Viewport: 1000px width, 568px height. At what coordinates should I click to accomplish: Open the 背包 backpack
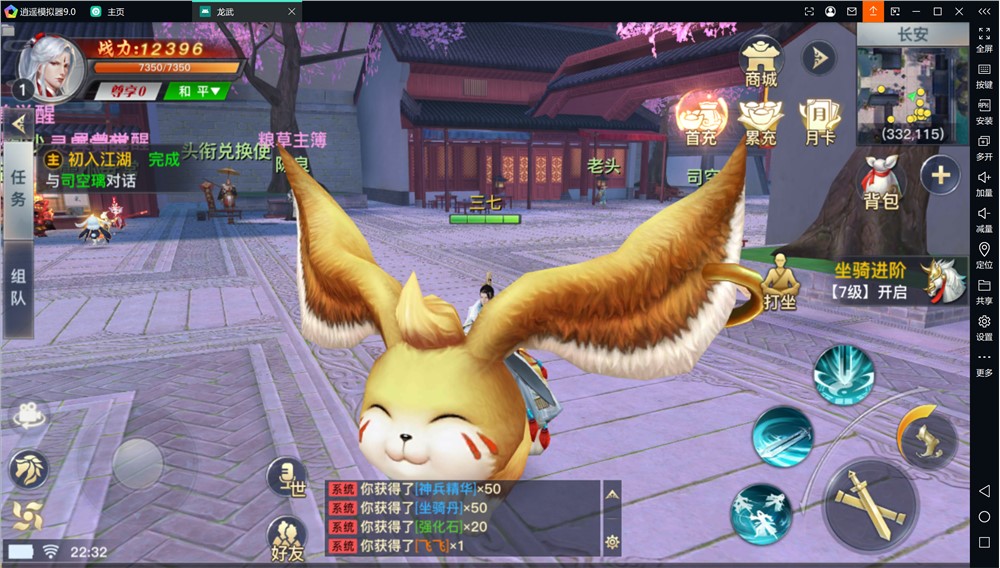coord(881,180)
